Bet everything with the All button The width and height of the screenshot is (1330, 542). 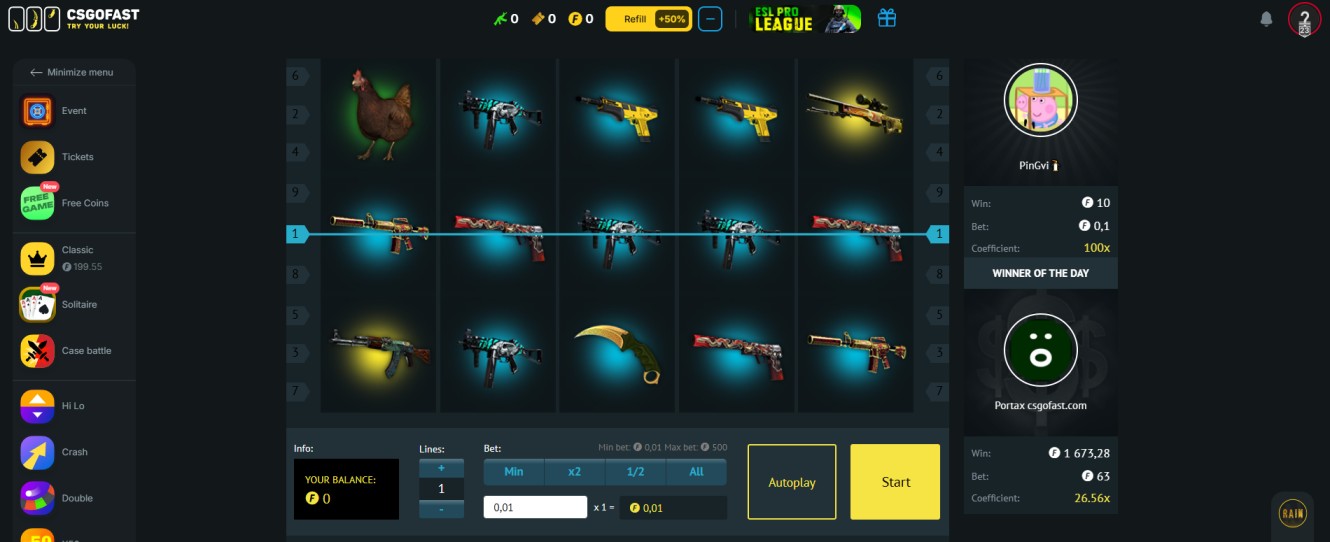tap(696, 472)
